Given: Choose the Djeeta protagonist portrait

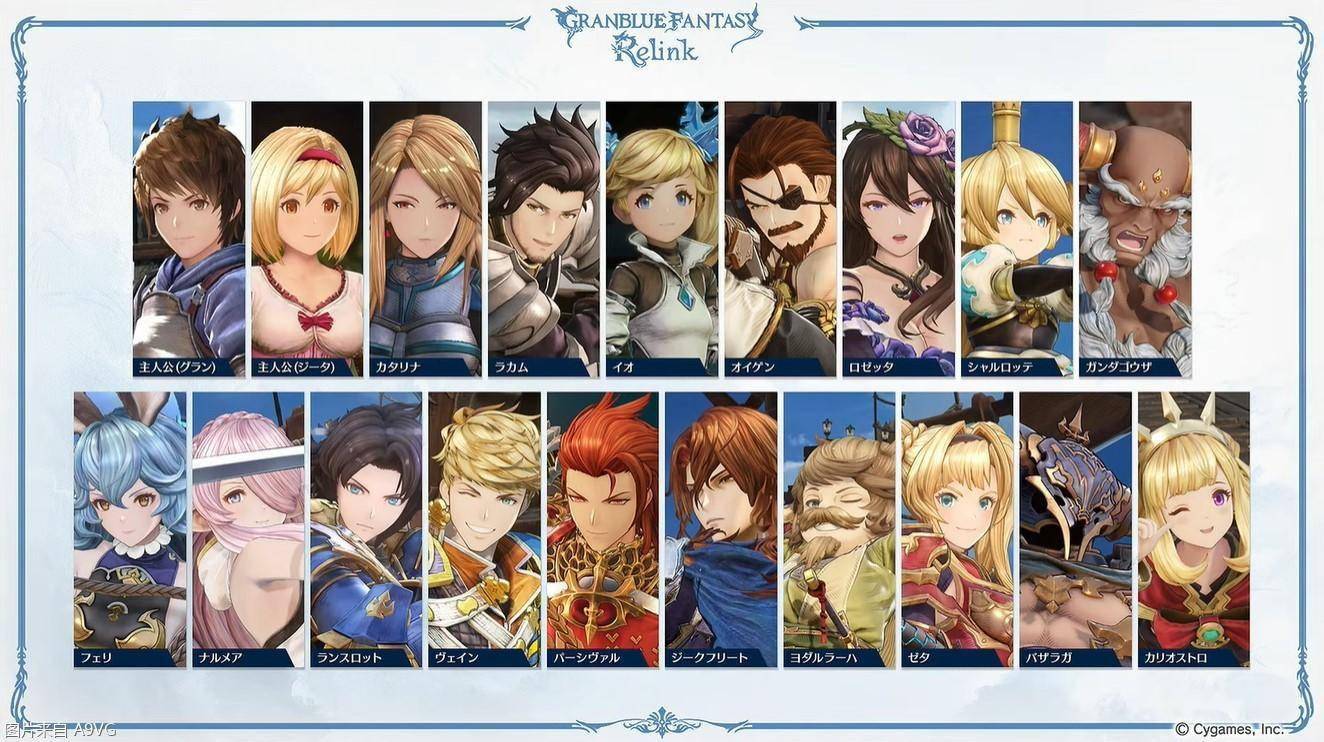Looking at the screenshot, I should [x=307, y=238].
